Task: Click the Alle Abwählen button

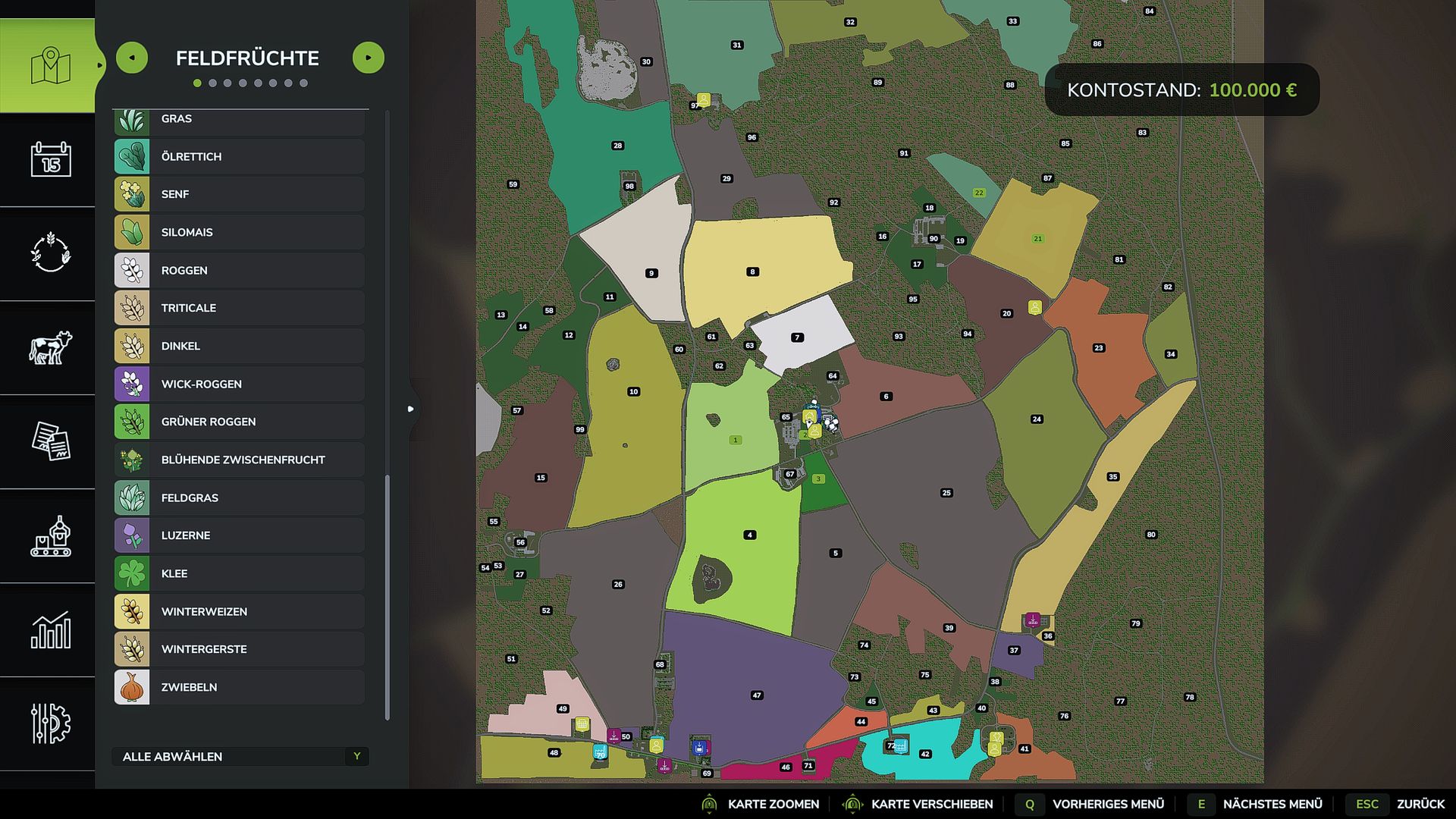Action: 240,756
